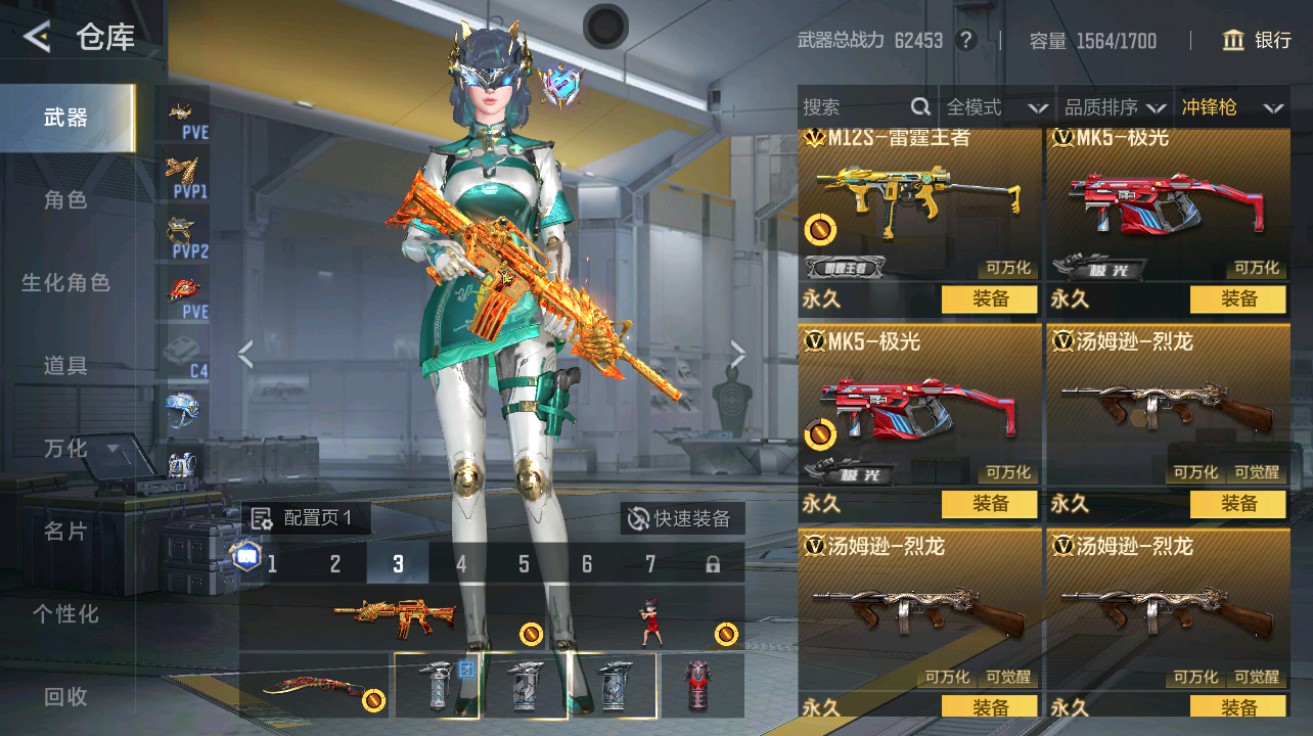Tap the 银行 bank icon at top right

1236,41
